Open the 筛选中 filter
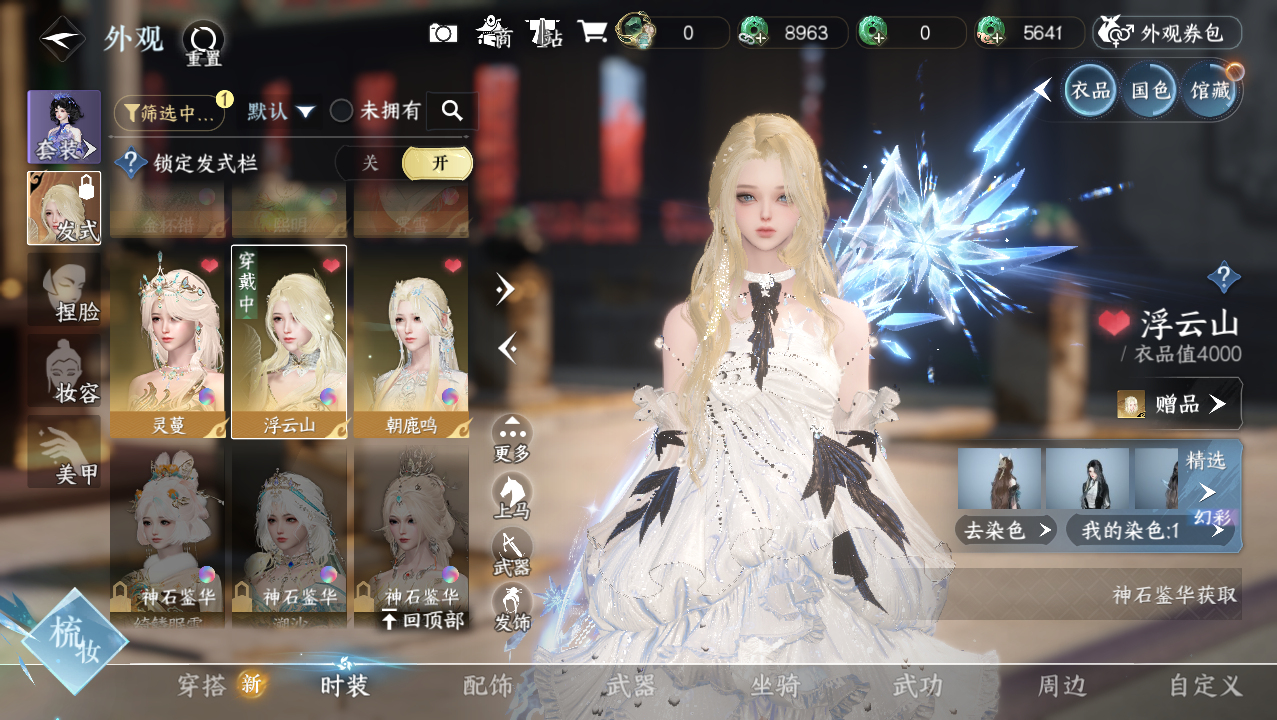The image size is (1277, 720). pyautogui.click(x=169, y=113)
